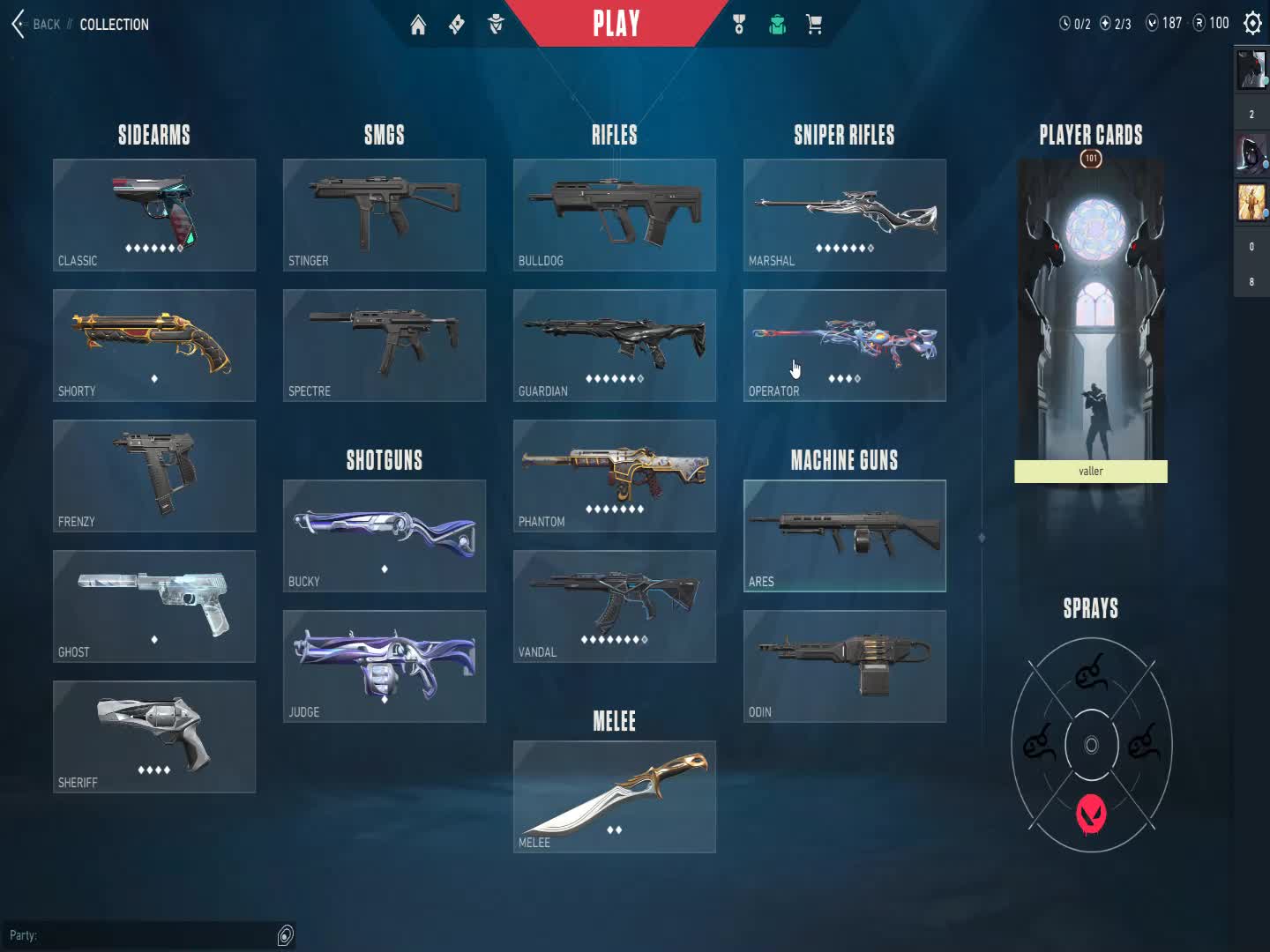Select the Odin machine gun slot
The image size is (1270, 952).
coord(845,666)
